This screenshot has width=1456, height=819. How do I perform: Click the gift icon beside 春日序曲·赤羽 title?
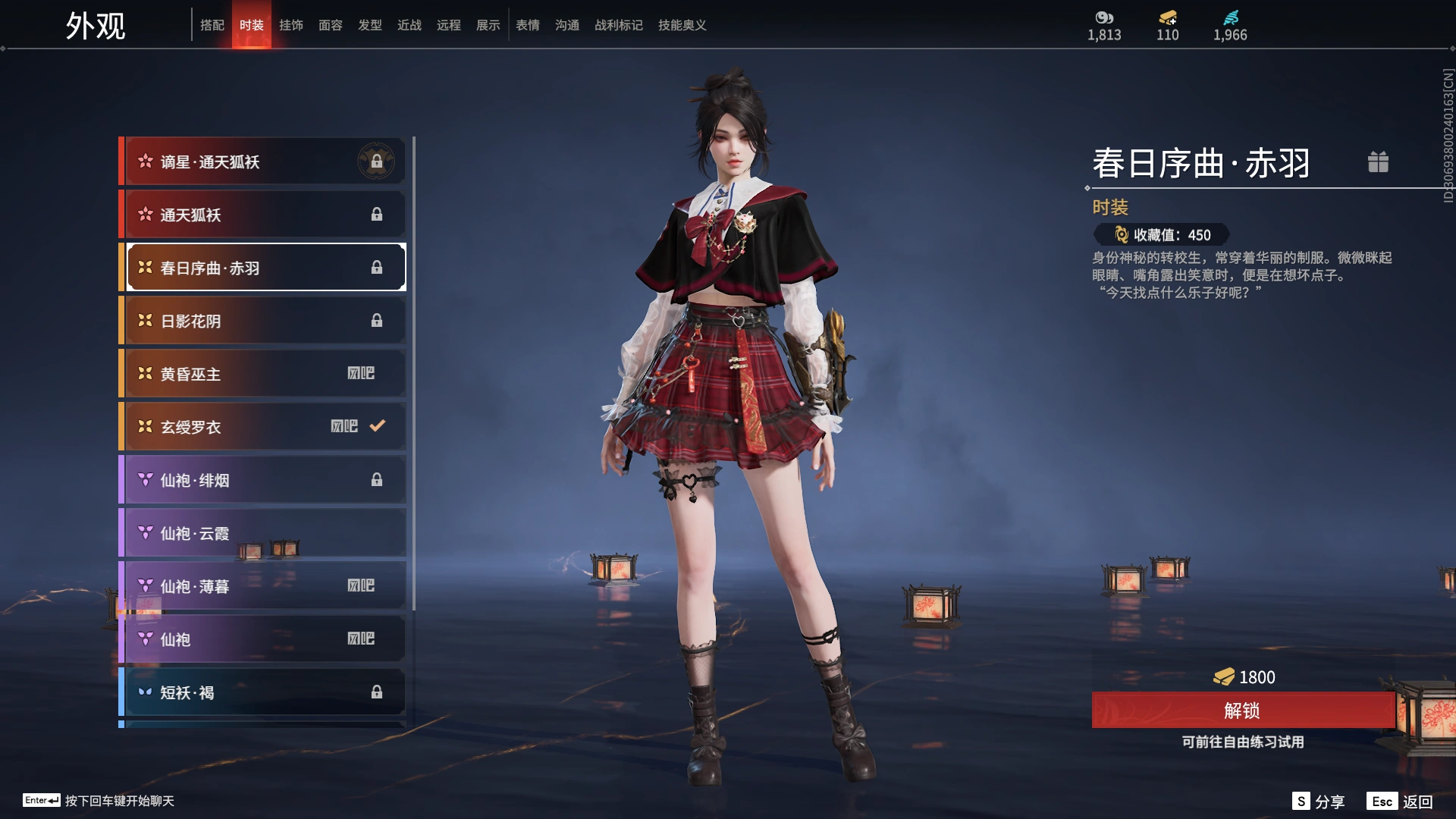pos(1379,162)
